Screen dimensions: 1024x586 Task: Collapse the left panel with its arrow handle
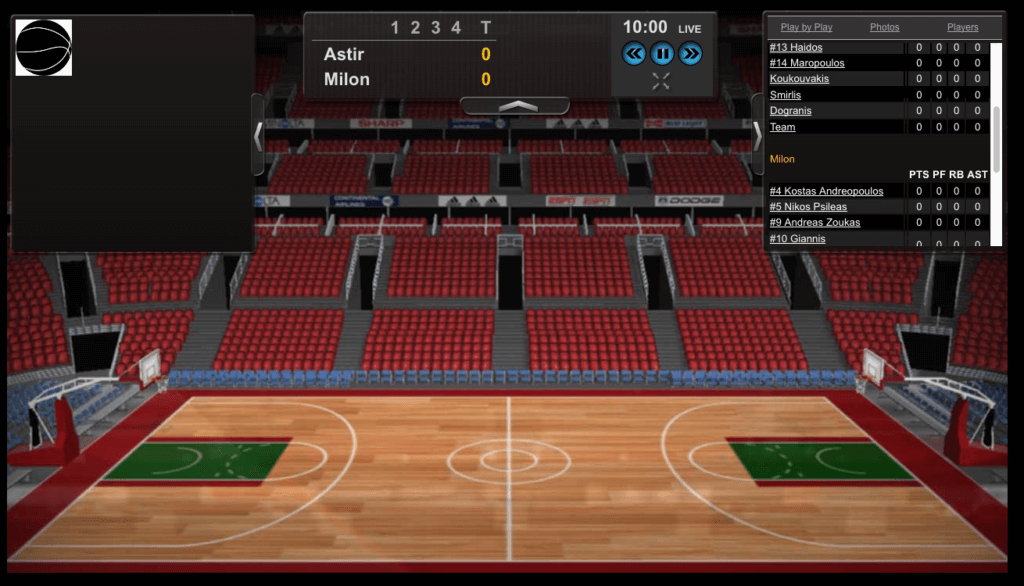click(x=258, y=135)
